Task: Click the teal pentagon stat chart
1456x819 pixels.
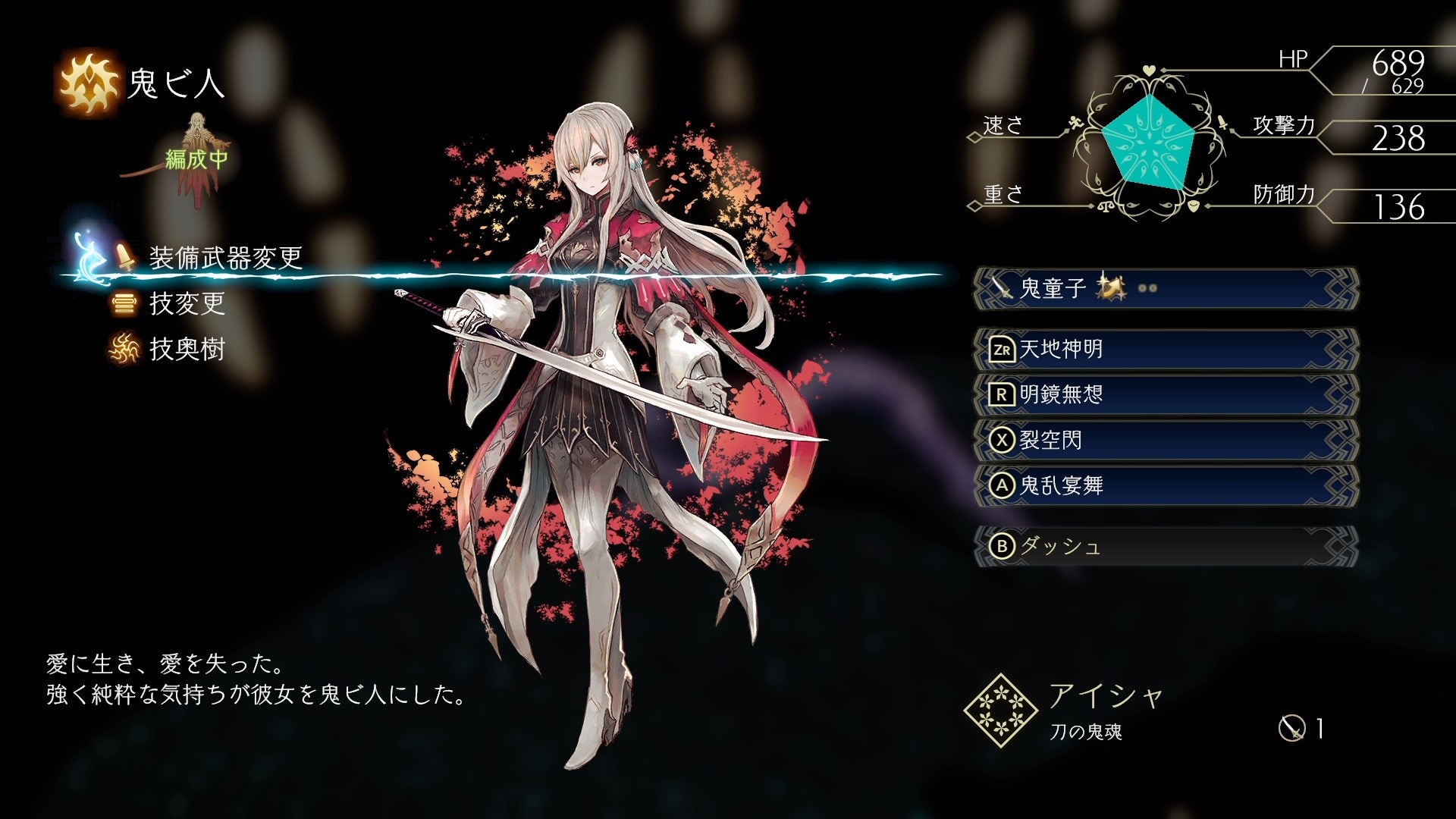Action: coord(1148,141)
